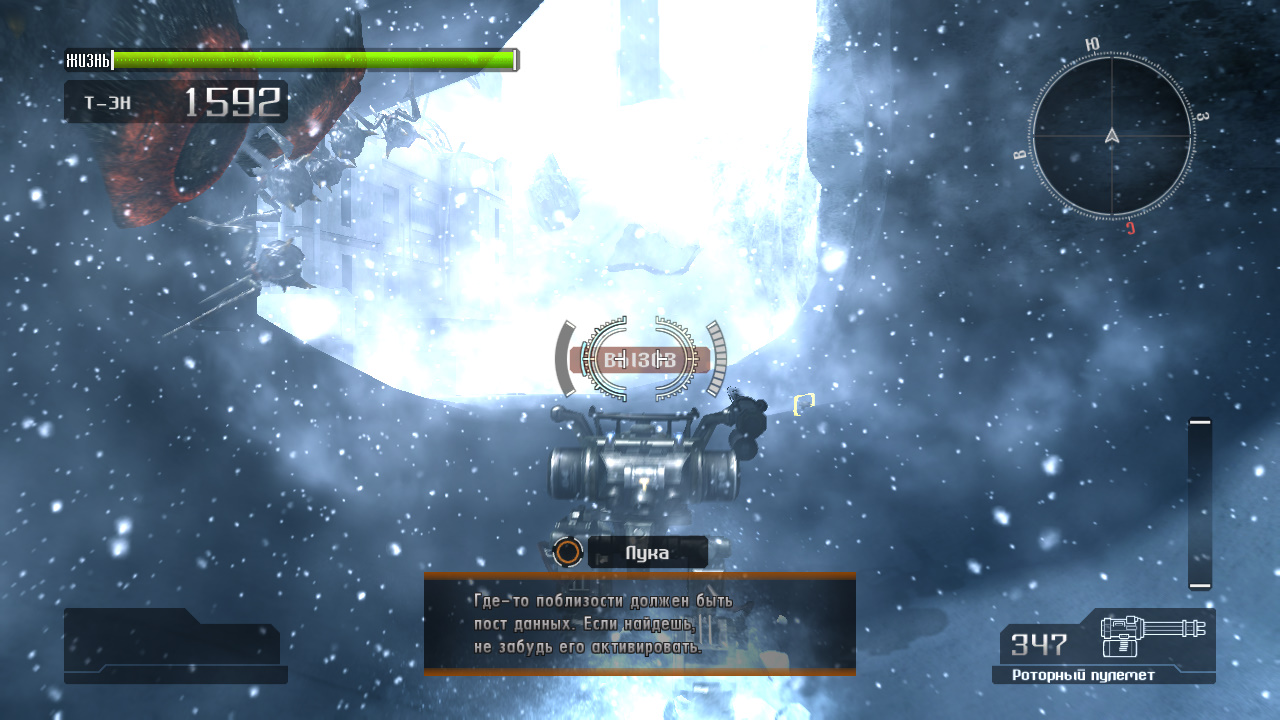Click the red marker on the compass rim
The image size is (1280, 720).
(x=1130, y=227)
